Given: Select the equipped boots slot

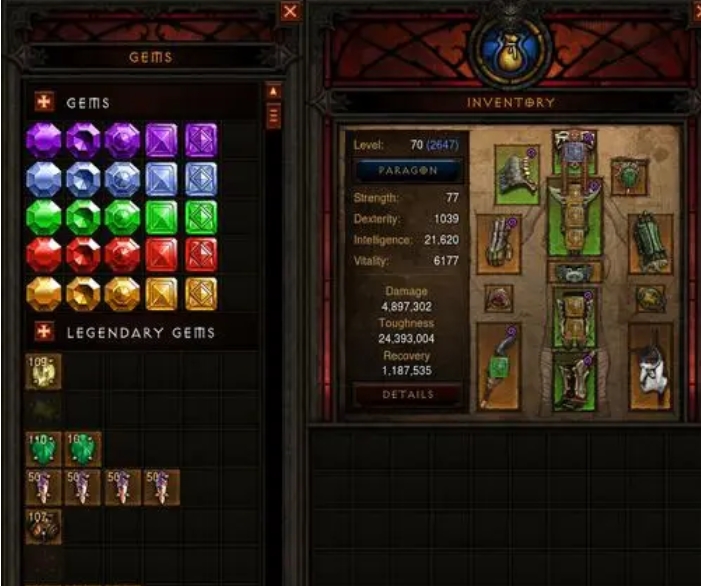Looking at the screenshot, I should [x=574, y=380].
